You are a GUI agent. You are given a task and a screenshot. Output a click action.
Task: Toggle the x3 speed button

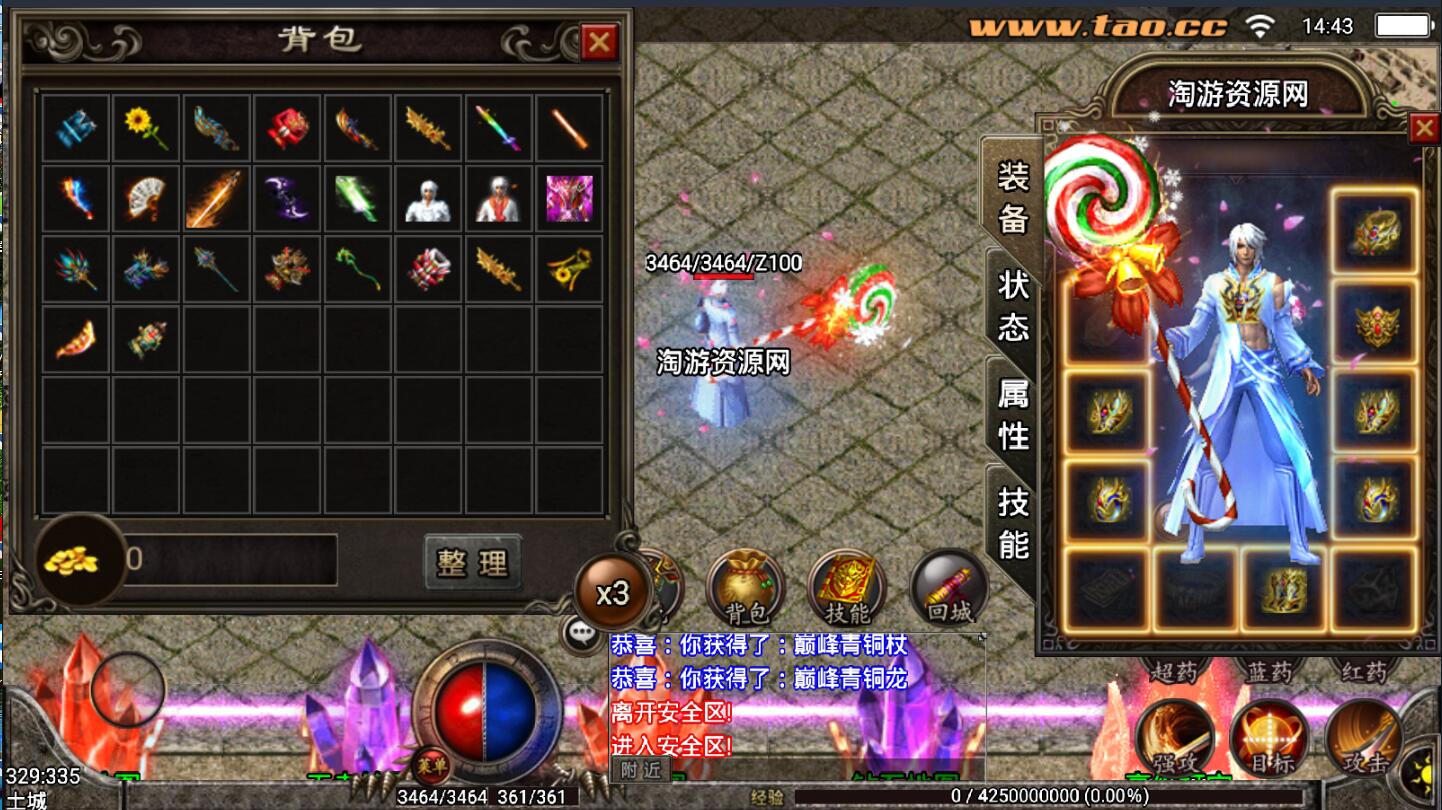point(612,593)
